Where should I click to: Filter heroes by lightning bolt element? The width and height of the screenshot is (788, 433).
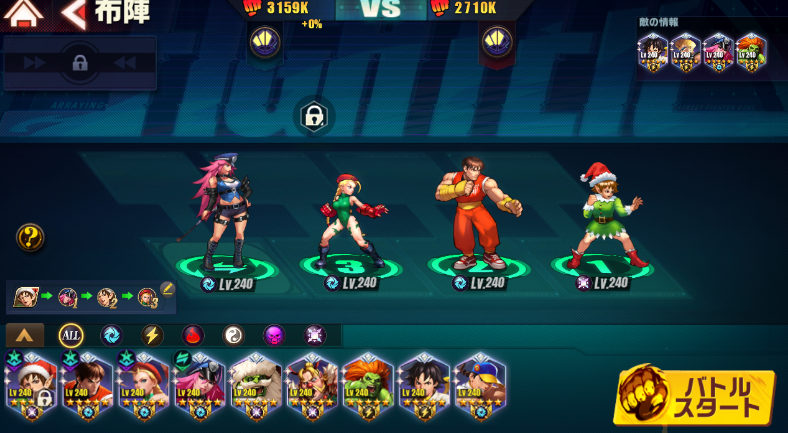tap(152, 335)
